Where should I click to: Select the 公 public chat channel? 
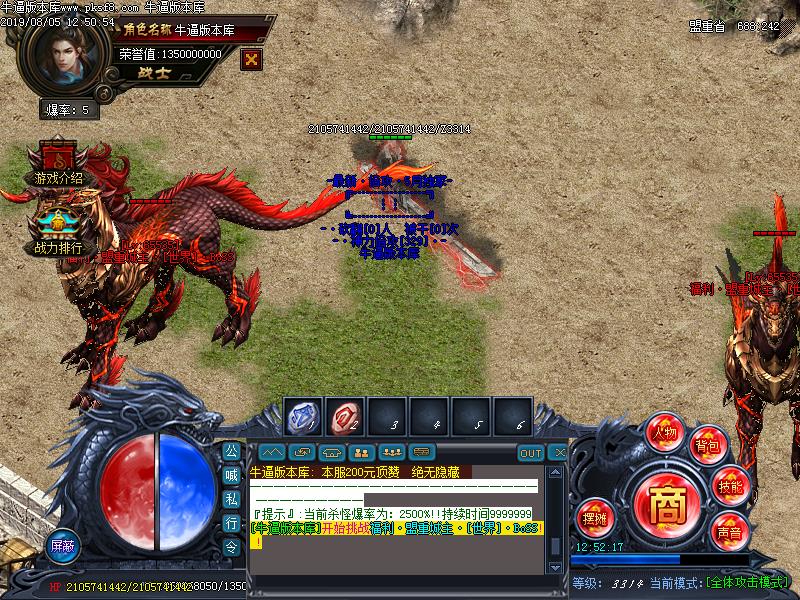tap(231, 451)
